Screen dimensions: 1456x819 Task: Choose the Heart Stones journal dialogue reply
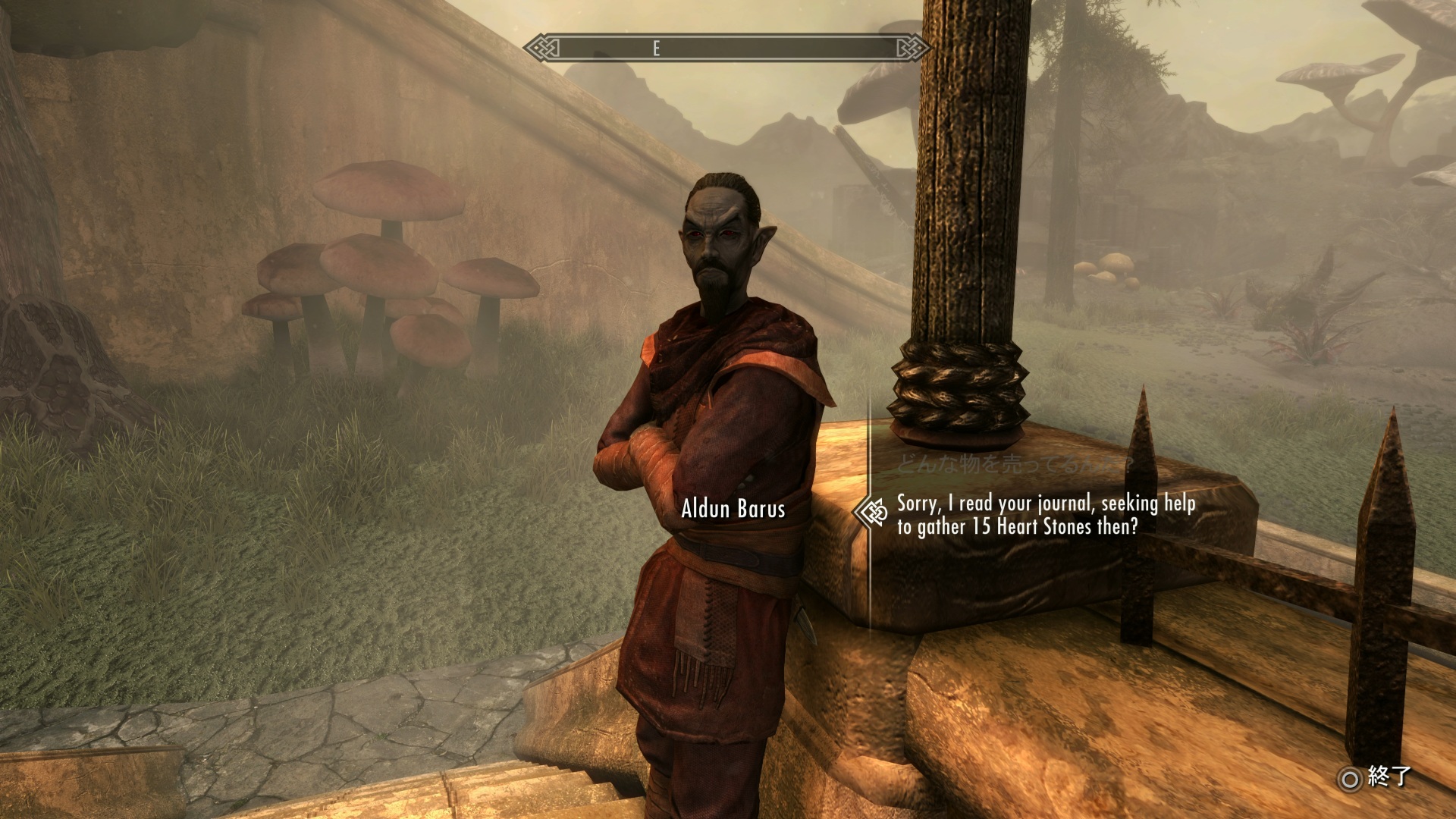click(x=1045, y=514)
